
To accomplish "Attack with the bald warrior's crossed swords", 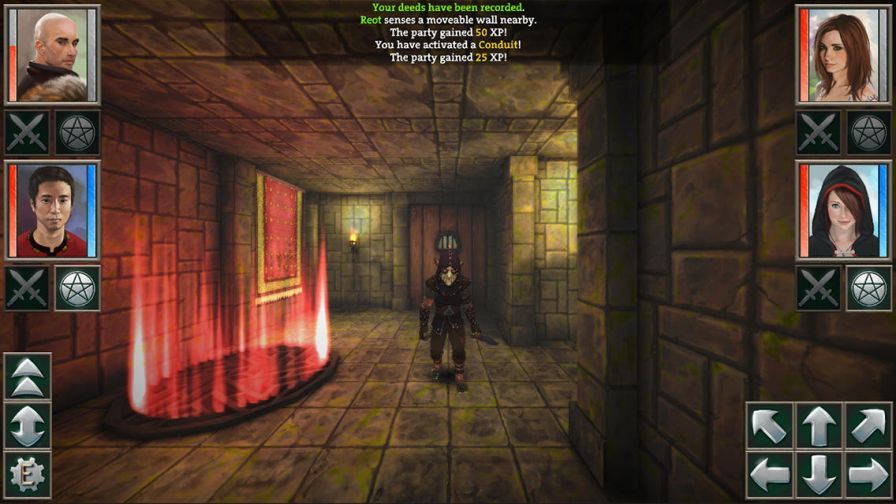I will click(x=27, y=132).
